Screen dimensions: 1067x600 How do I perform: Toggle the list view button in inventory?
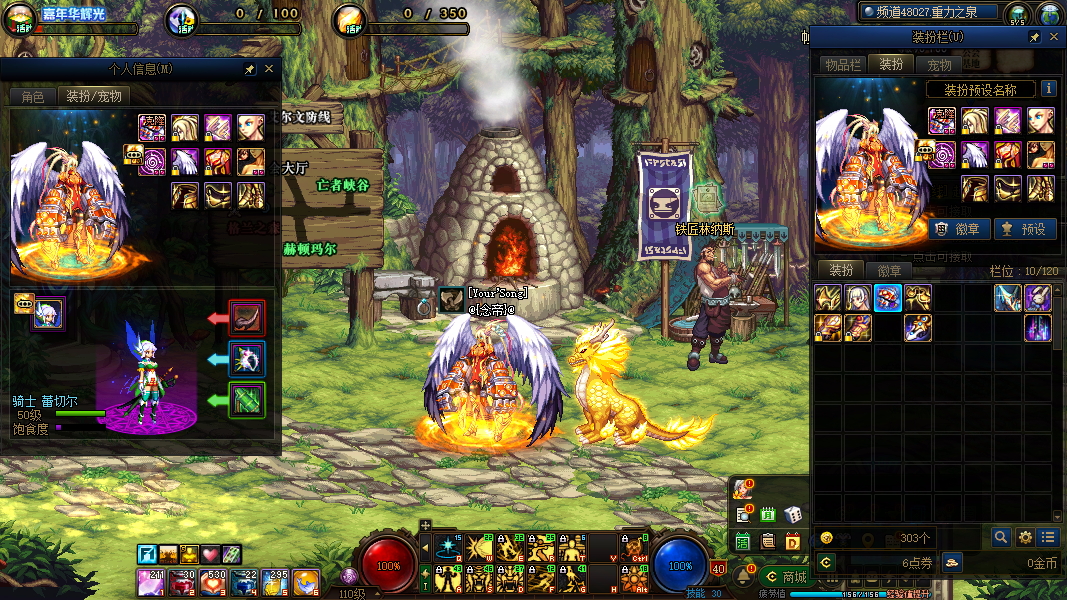coord(1047,537)
